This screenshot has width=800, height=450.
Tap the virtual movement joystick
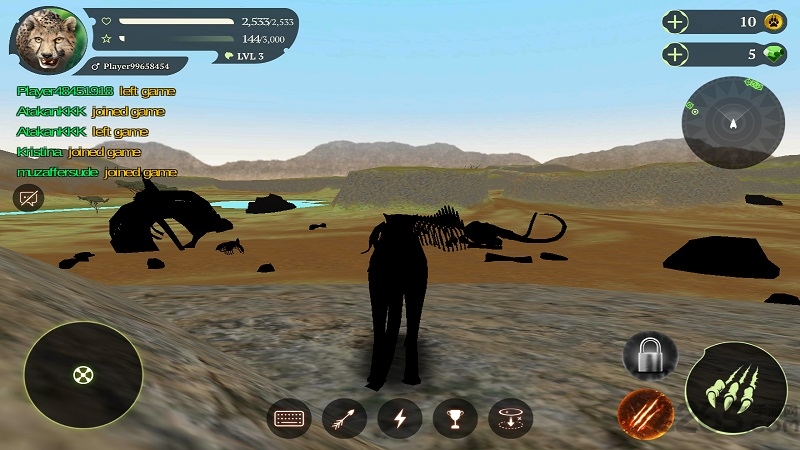(82, 375)
